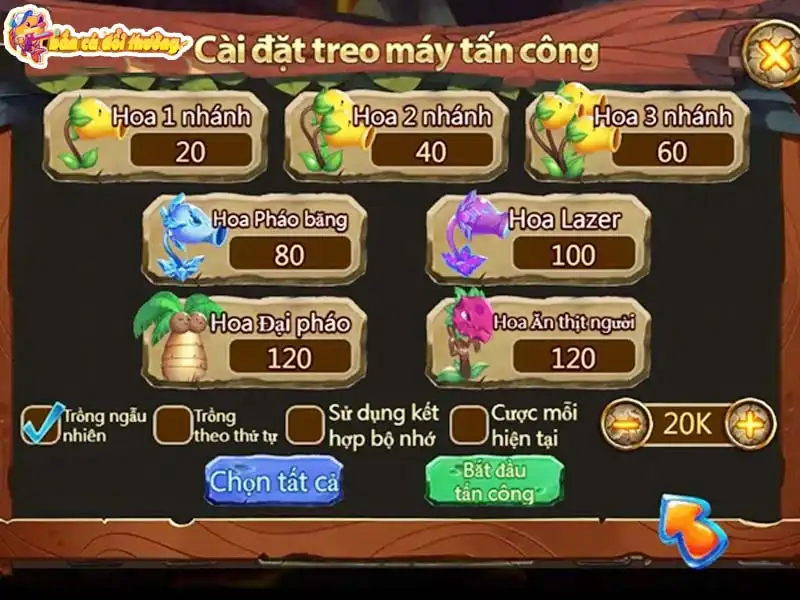The image size is (800, 600).
Task: Increase the 20K bet with plus button
Action: click(750, 424)
